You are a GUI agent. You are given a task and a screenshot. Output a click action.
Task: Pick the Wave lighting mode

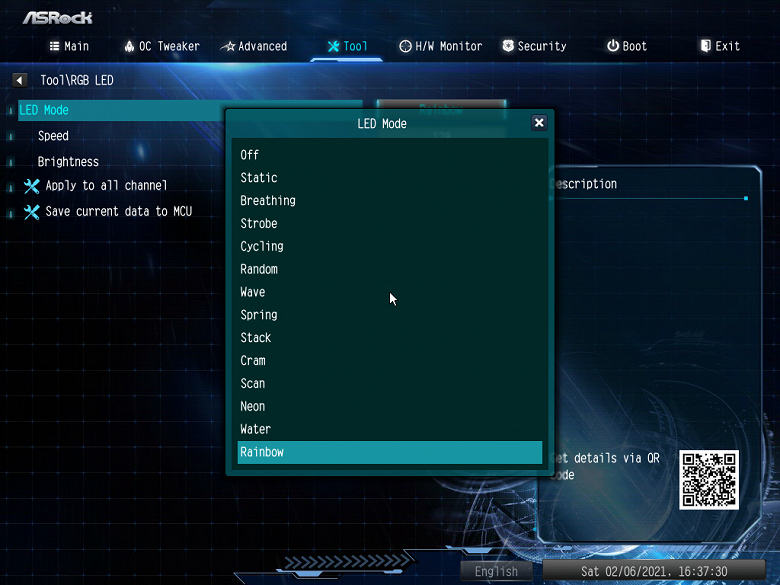tap(253, 292)
